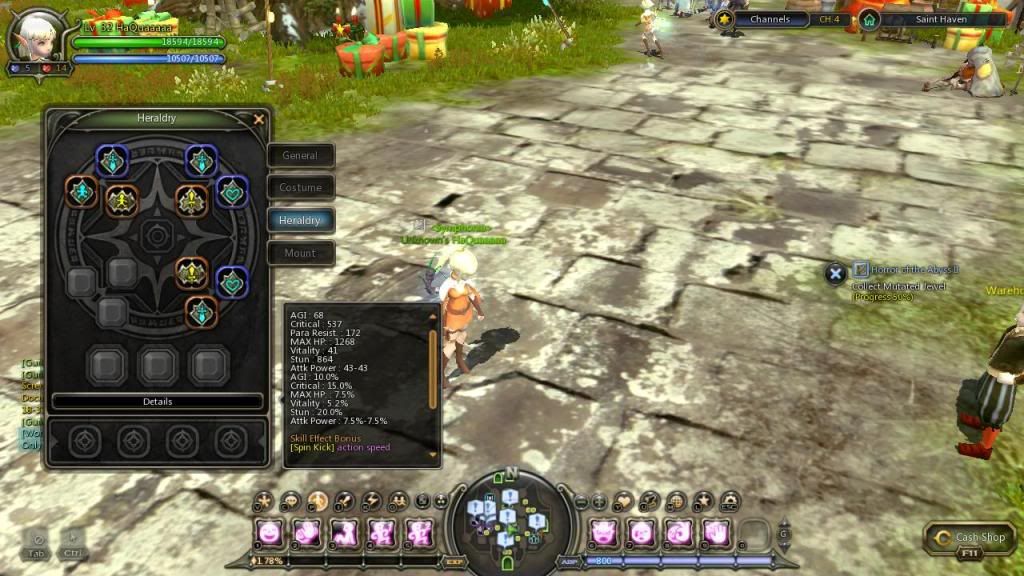
Task: Click the EXP button on the bar
Action: (452, 562)
